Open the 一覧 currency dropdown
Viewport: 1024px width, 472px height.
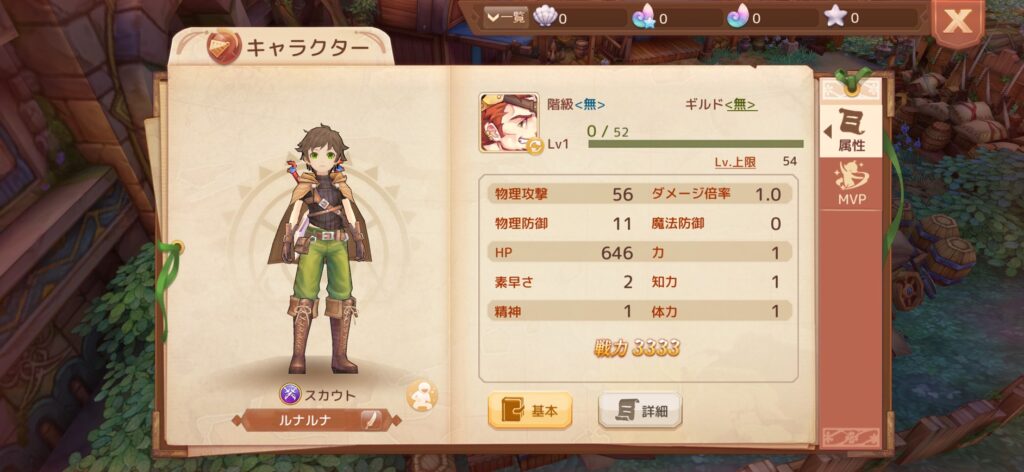click(505, 17)
